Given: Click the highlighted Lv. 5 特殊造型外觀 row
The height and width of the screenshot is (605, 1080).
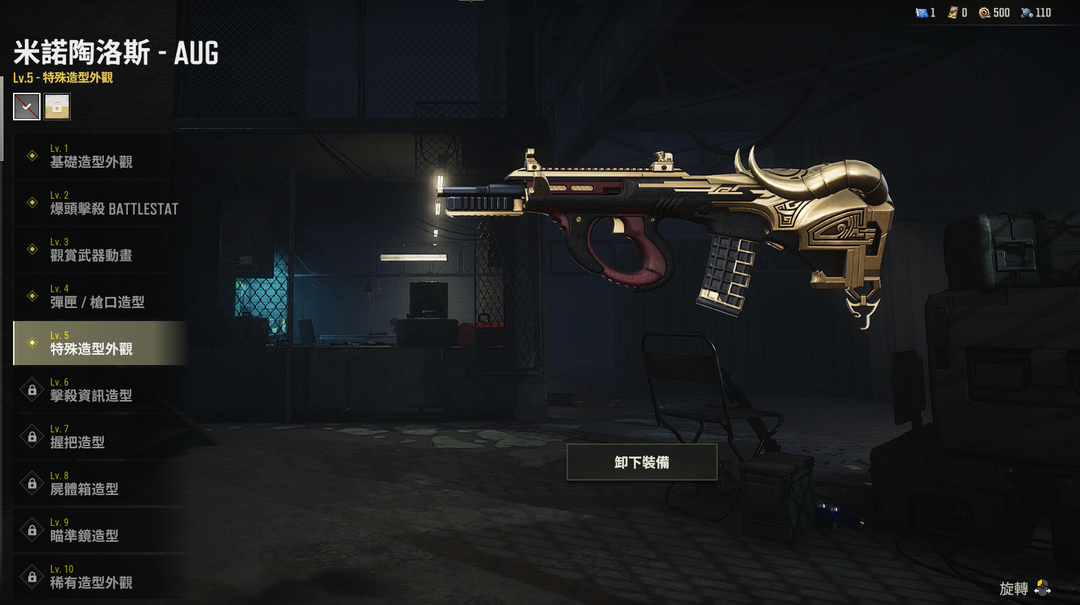Looking at the screenshot, I should 98,343.
